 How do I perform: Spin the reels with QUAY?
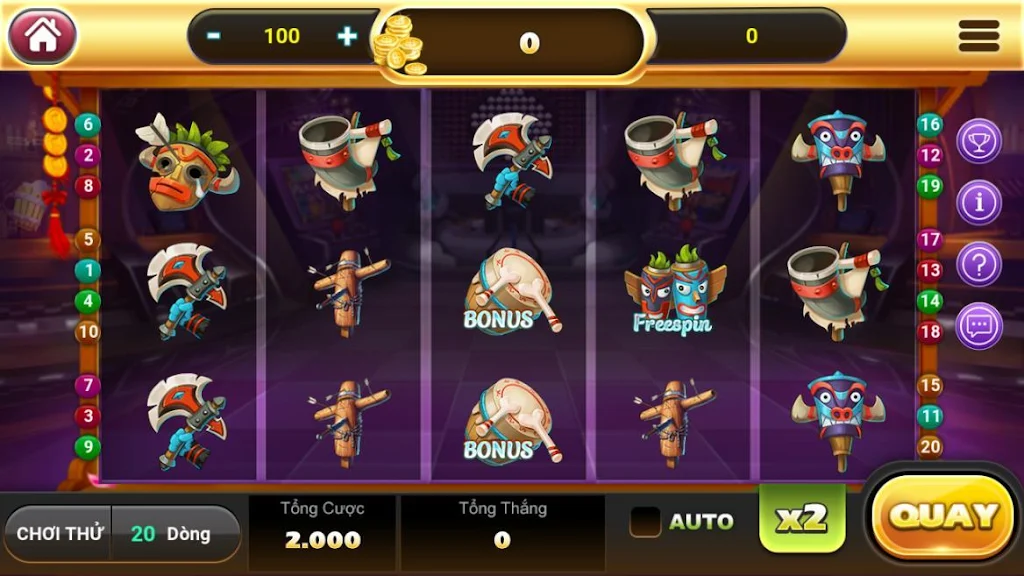pyautogui.click(x=944, y=516)
